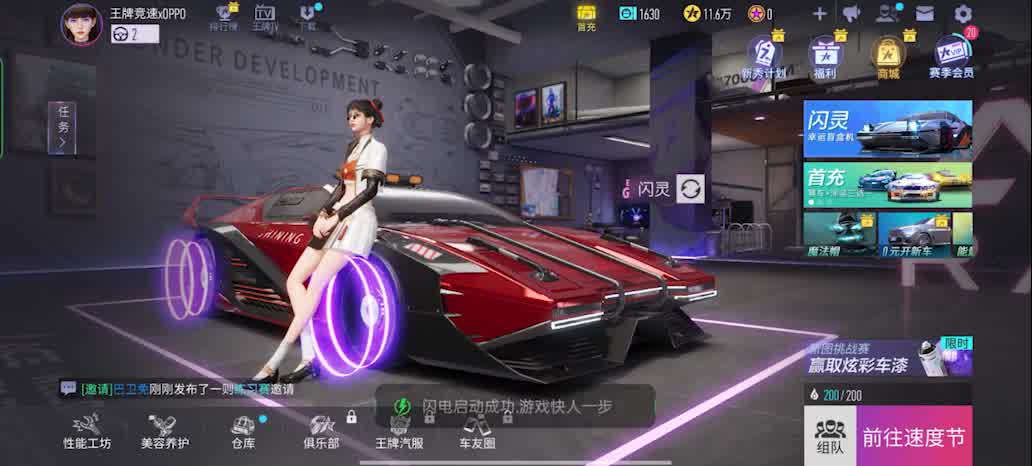Open the 新秀计划 rookie plan

[763, 56]
